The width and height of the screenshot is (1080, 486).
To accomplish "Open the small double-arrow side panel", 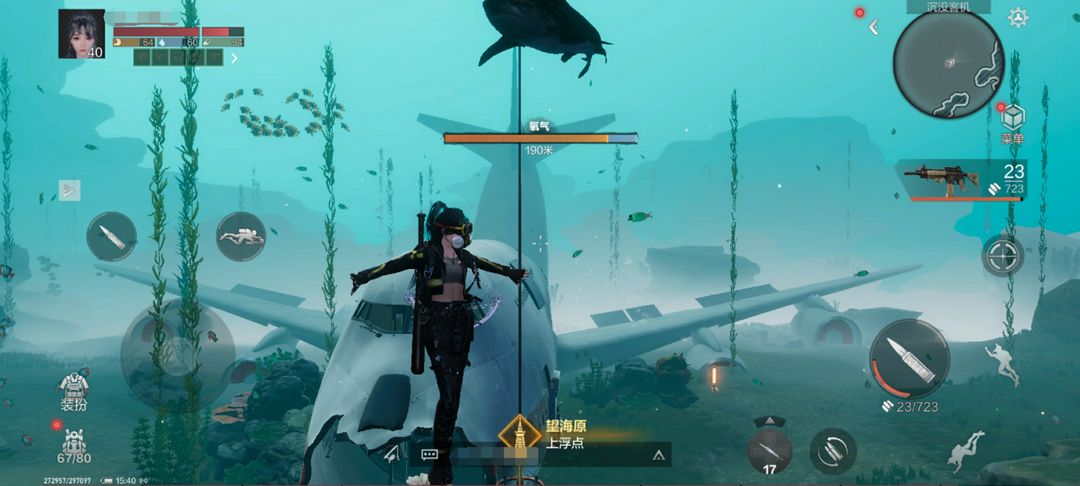I will coord(69,189).
